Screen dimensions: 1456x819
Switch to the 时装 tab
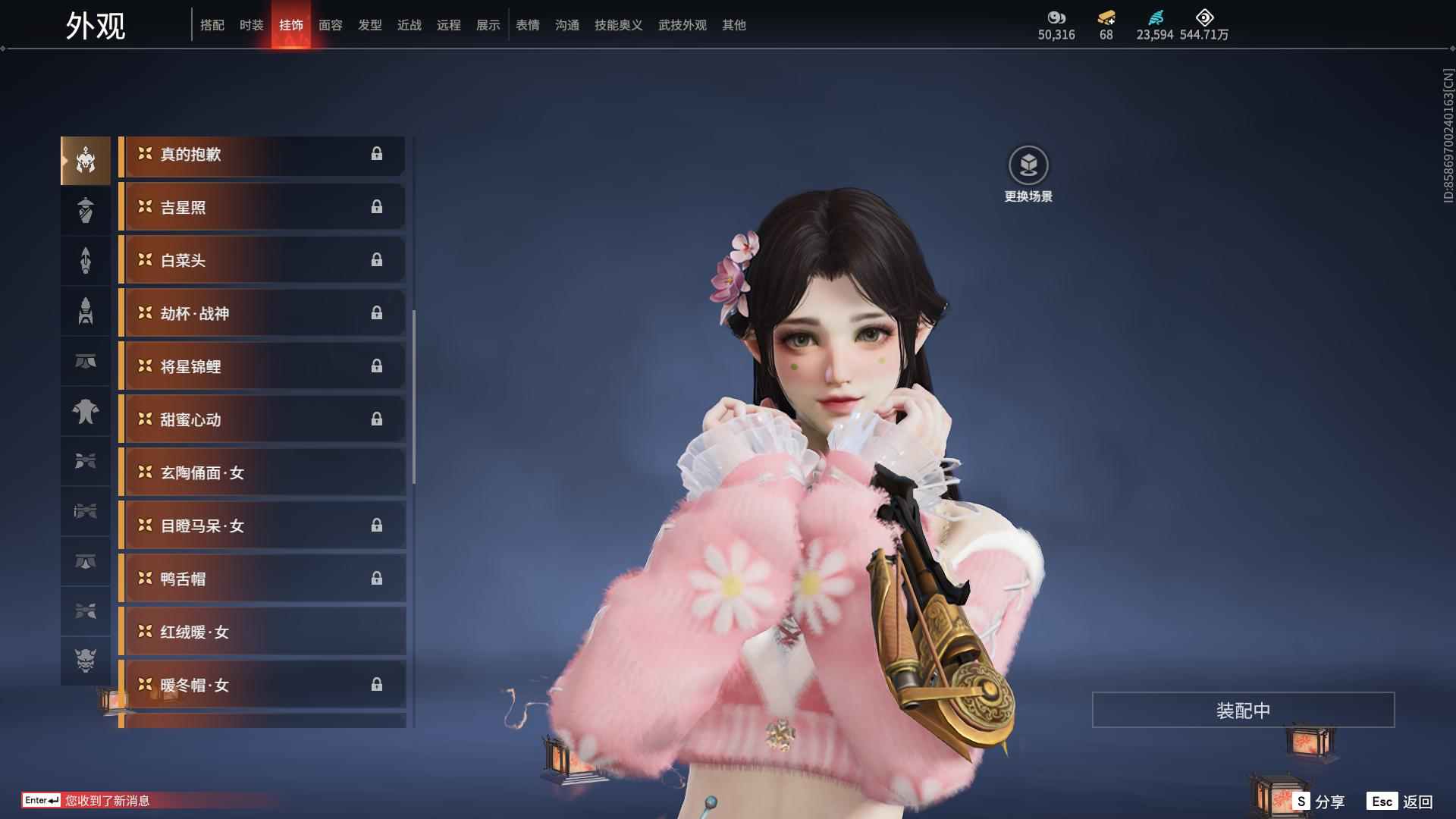click(x=251, y=25)
